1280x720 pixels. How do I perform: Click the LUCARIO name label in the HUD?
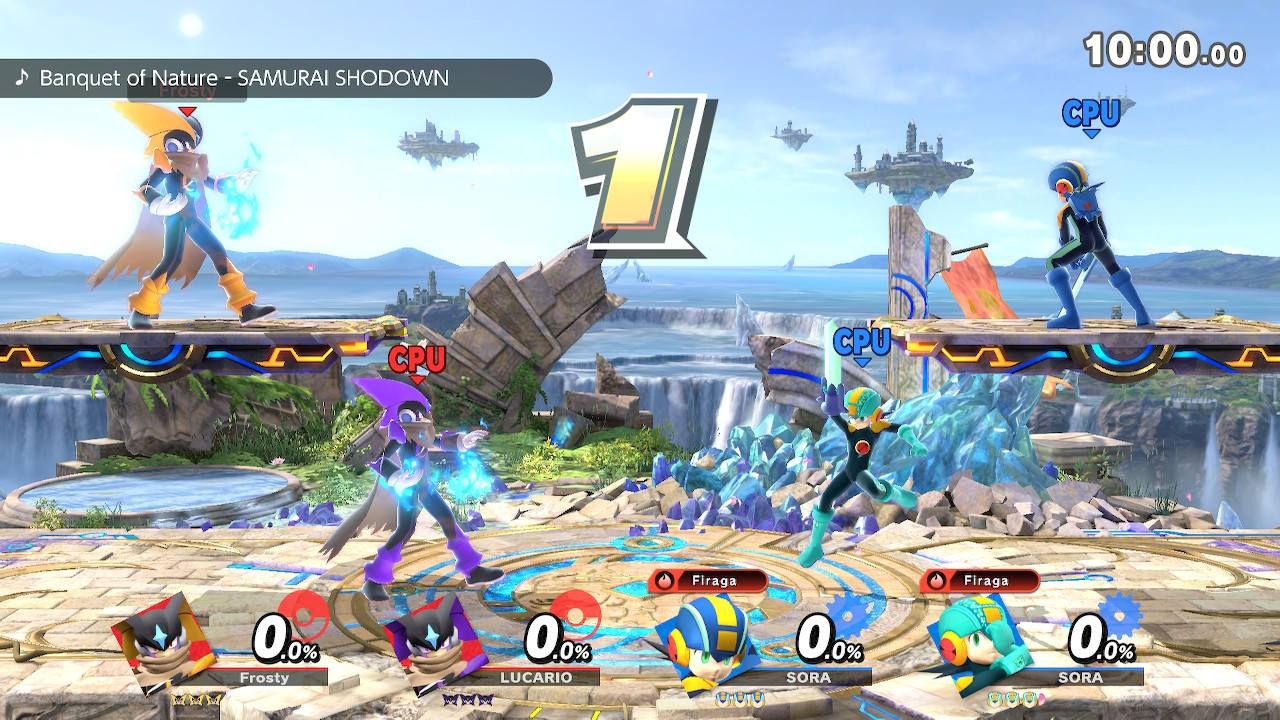click(537, 677)
